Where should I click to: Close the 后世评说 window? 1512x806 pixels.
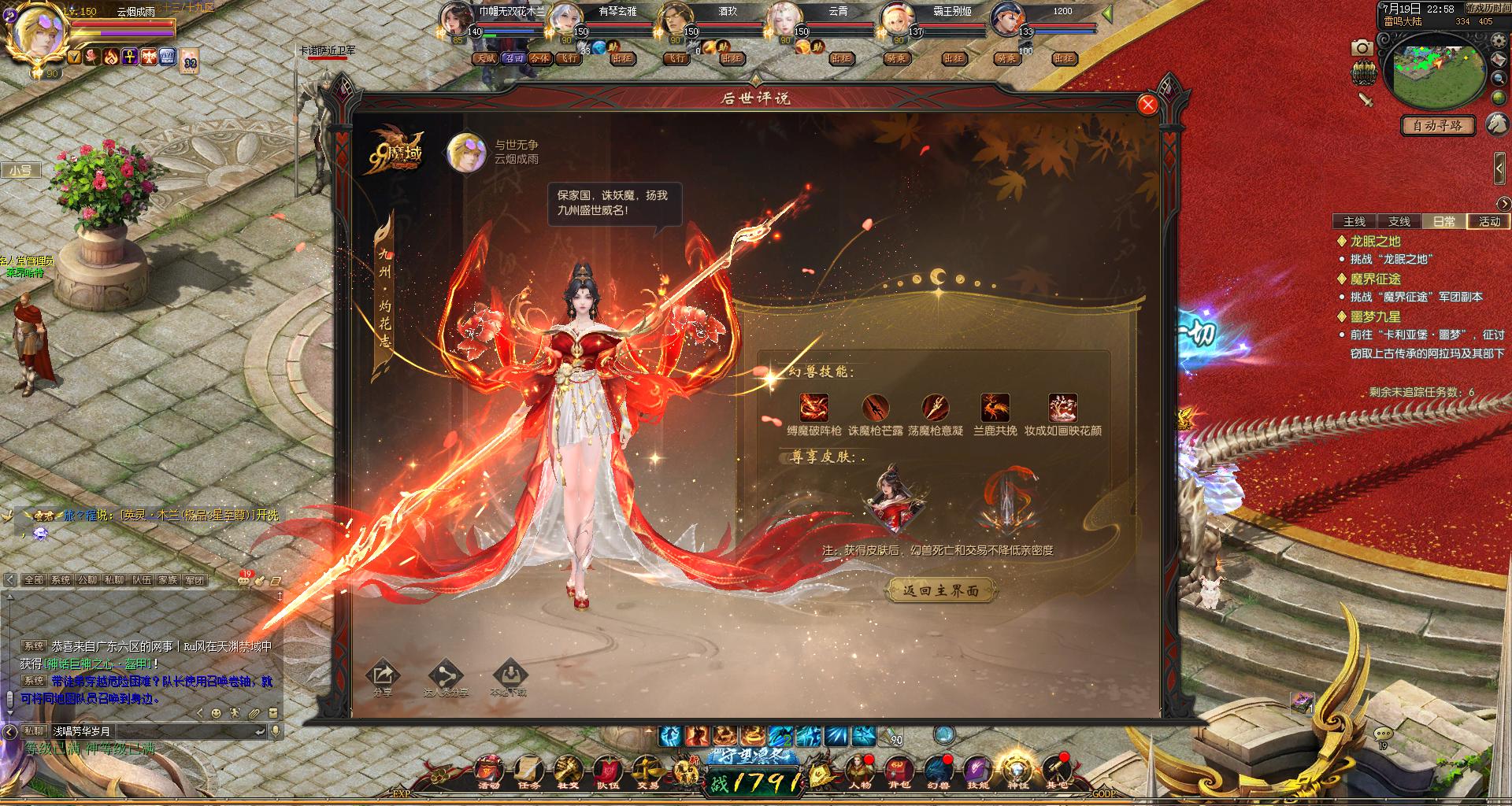point(1147,105)
